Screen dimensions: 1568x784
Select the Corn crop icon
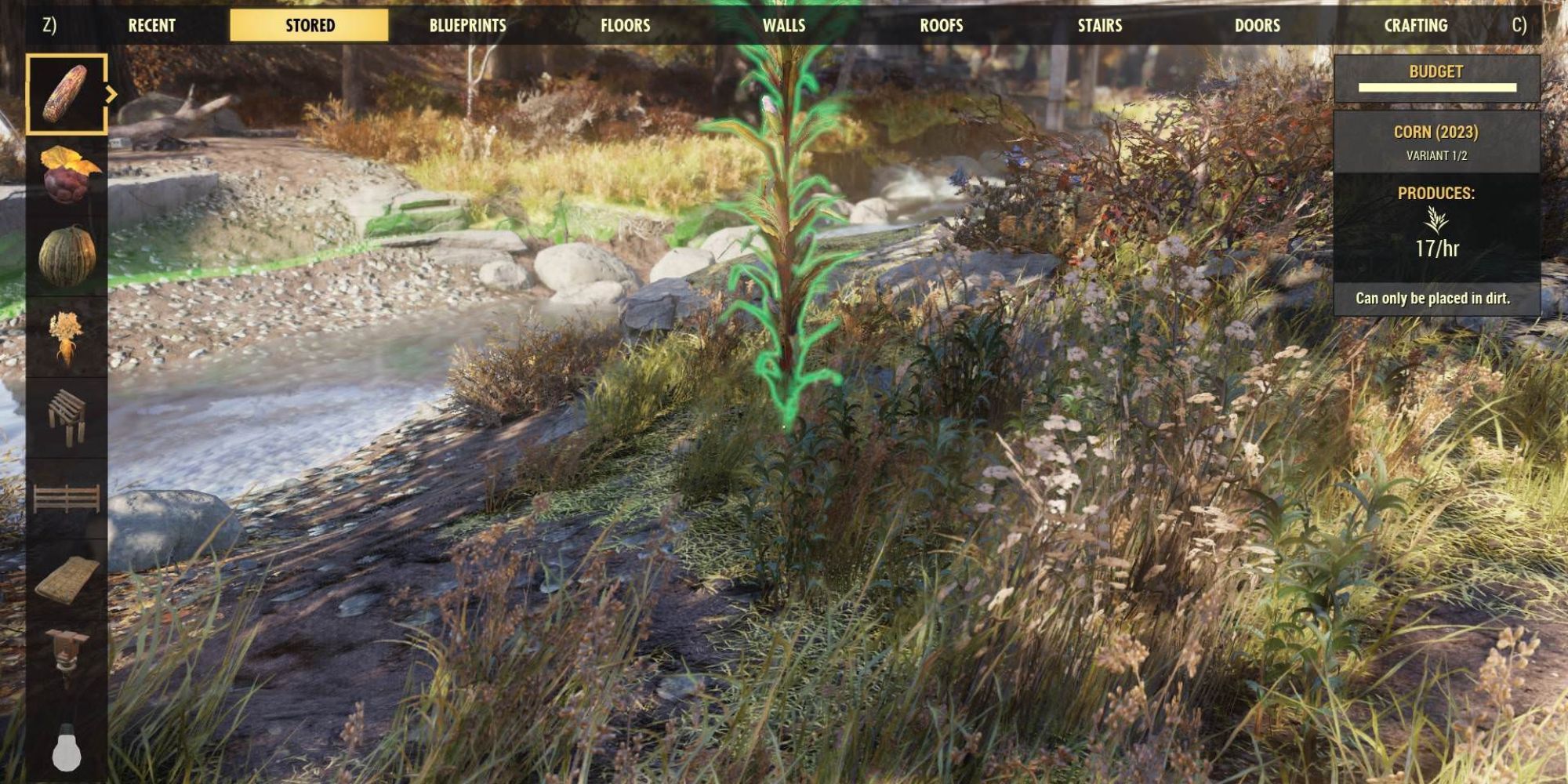pos(67,93)
